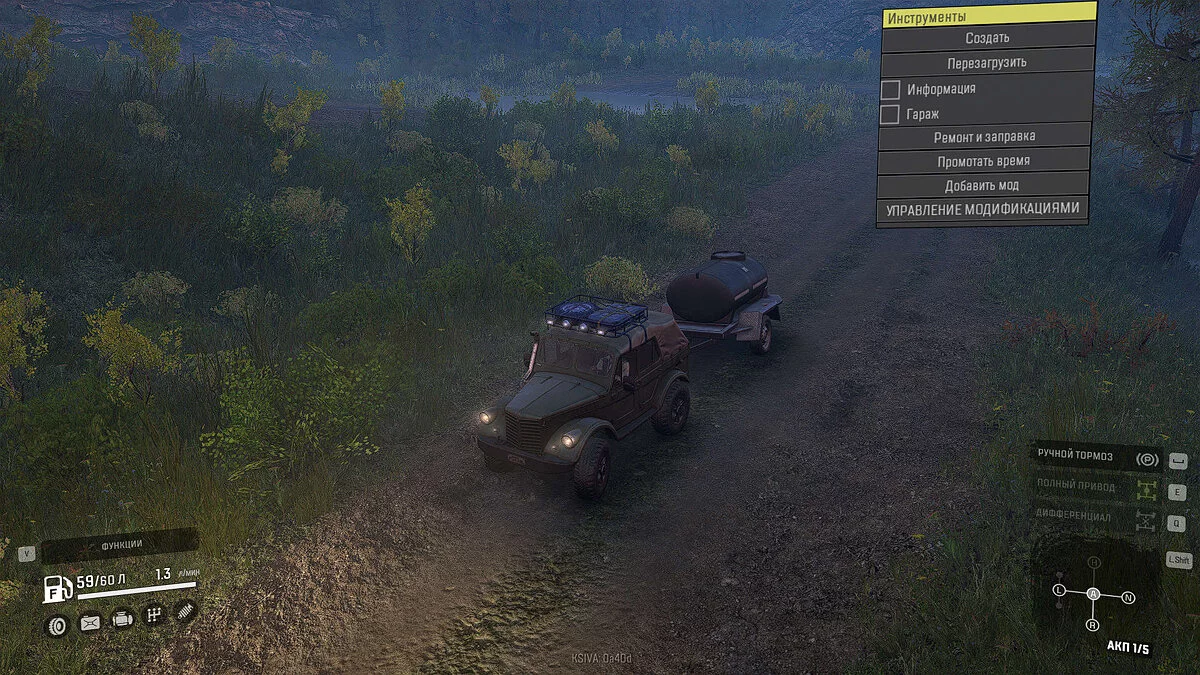Click the Создать button in tools panel
Screen dimensions: 1200x675
pyautogui.click(x=986, y=38)
